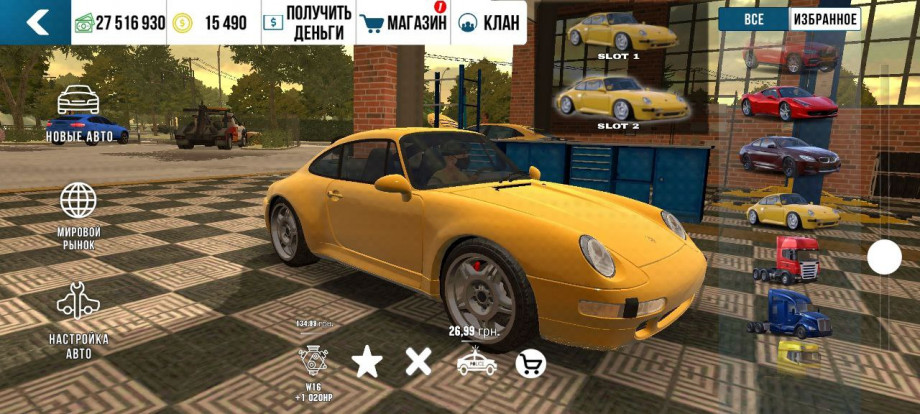Screen dimensions: 920x414
Task: Open the МАГАЗИН shop
Action: click(403, 22)
